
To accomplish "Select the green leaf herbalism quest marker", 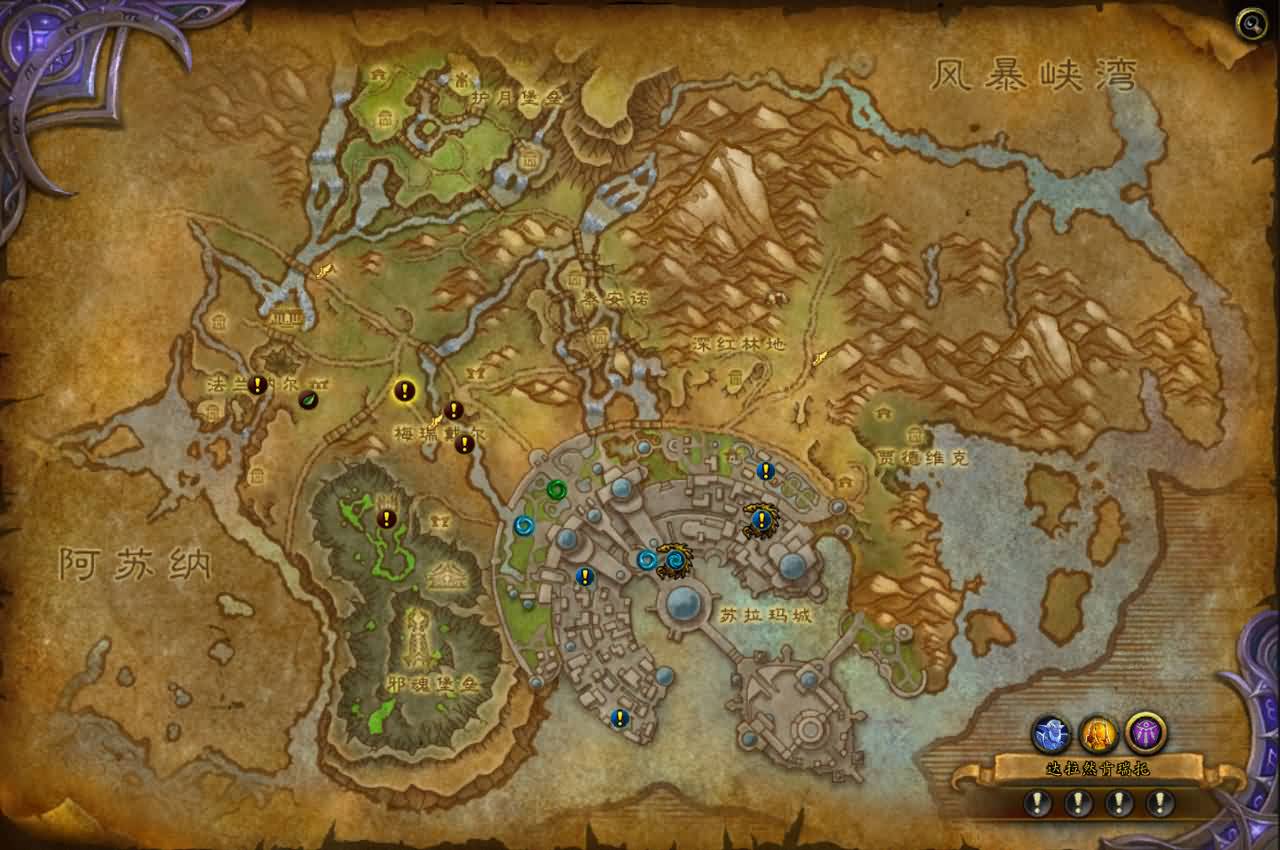I will pos(309,399).
